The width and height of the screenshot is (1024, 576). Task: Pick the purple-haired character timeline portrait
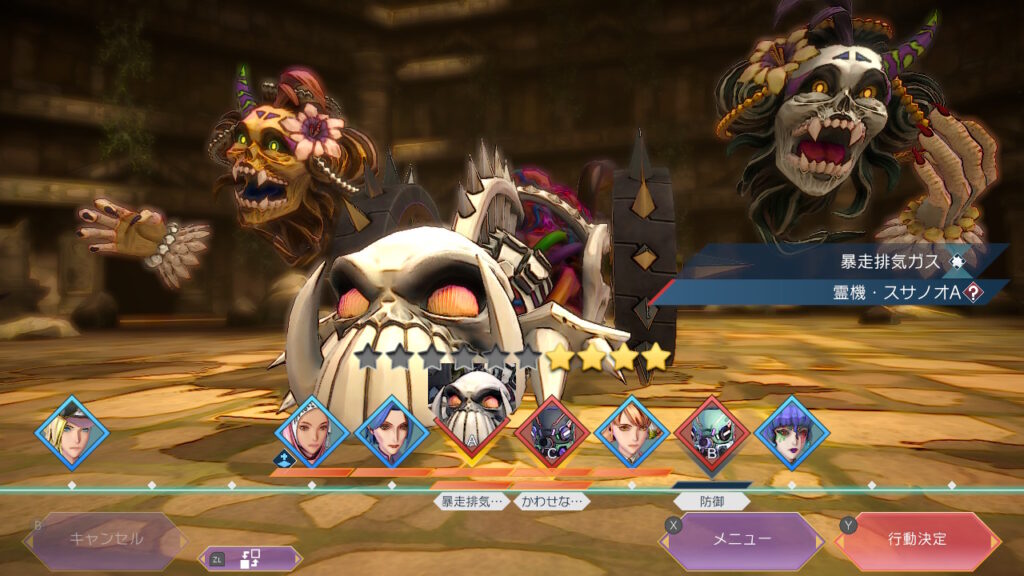[791, 433]
